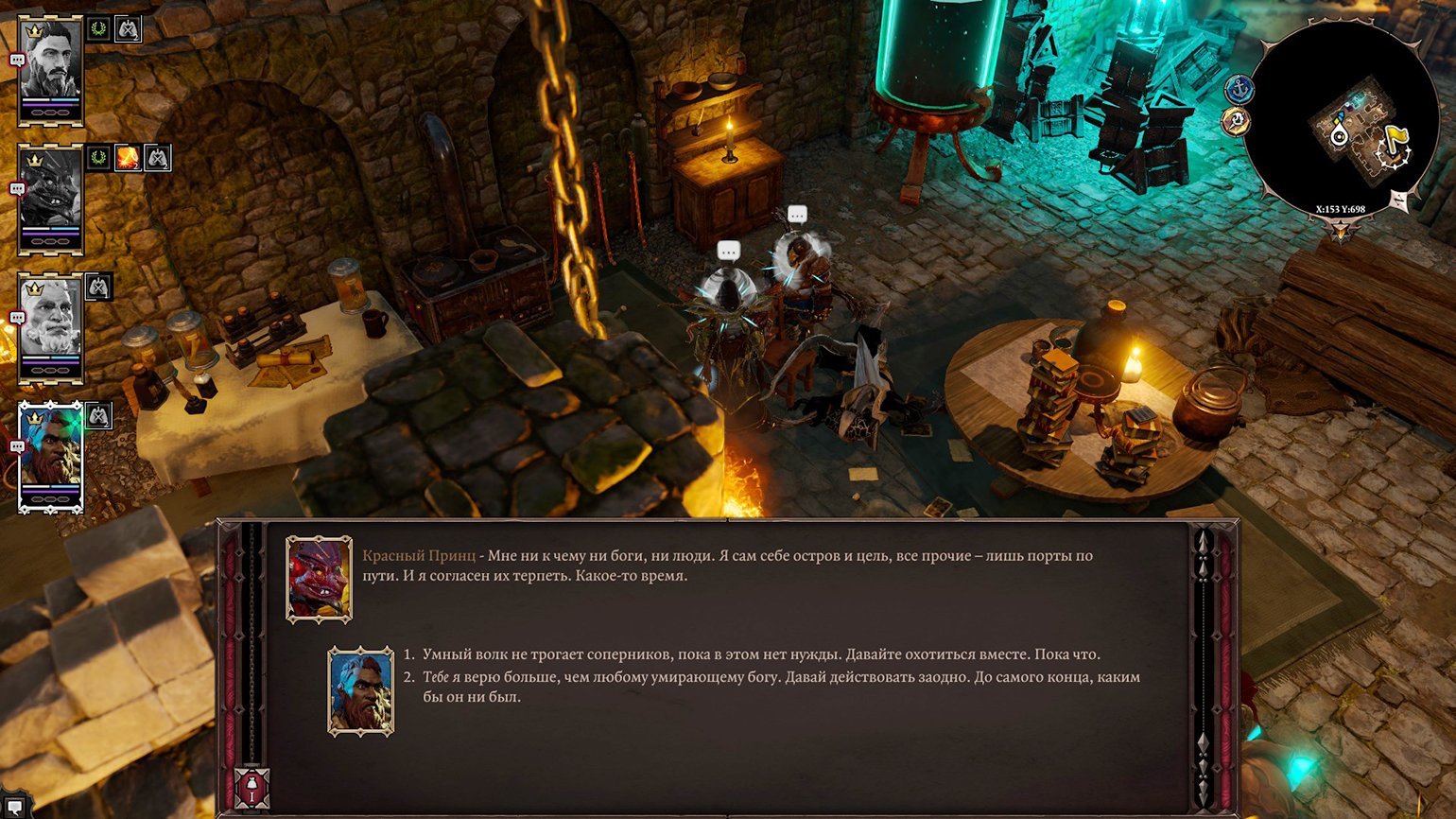Click the blue anchor button beside the minimap
Image resolution: width=1456 pixels, height=819 pixels.
point(1239,90)
